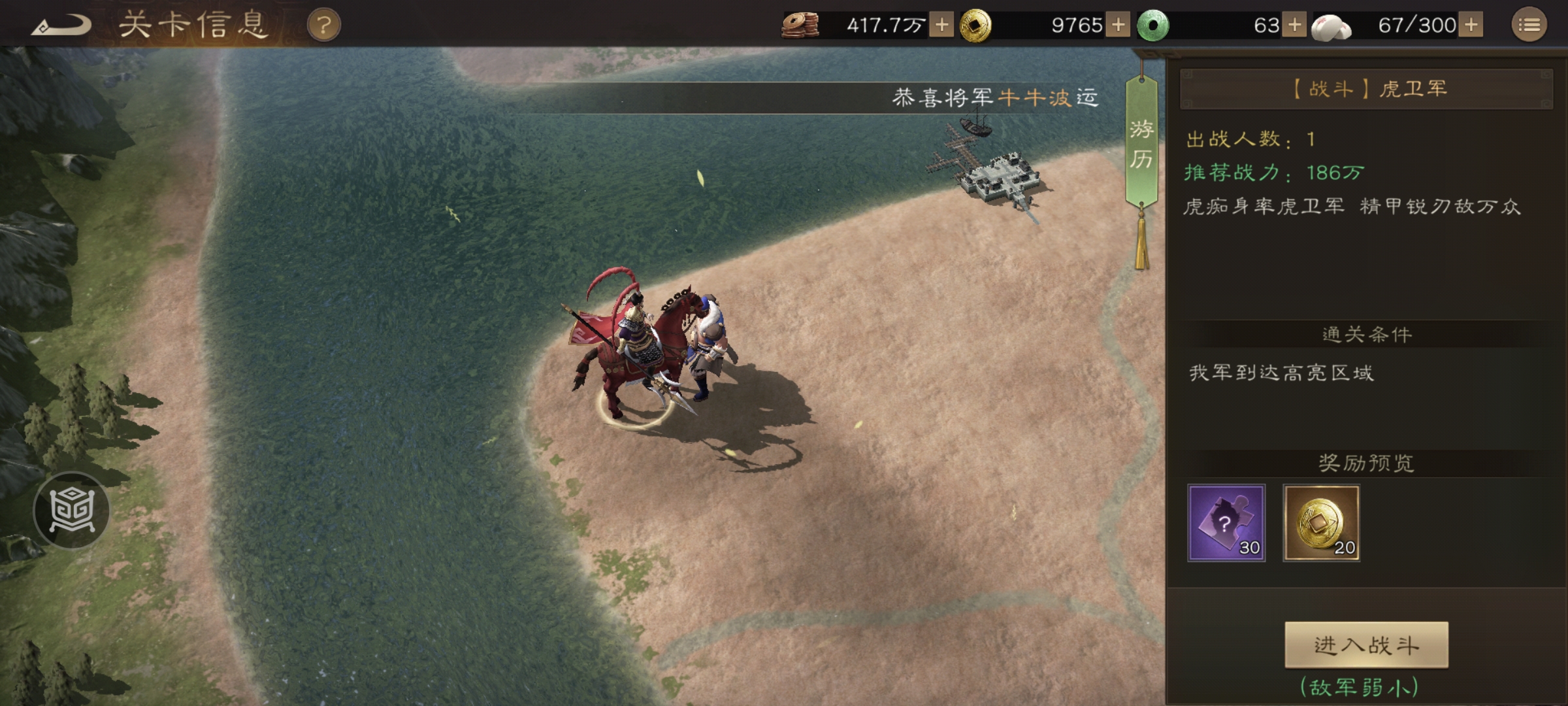This screenshot has height=706, width=1568.
Task: Inspect the gold coin reward slot
Action: [1322, 523]
